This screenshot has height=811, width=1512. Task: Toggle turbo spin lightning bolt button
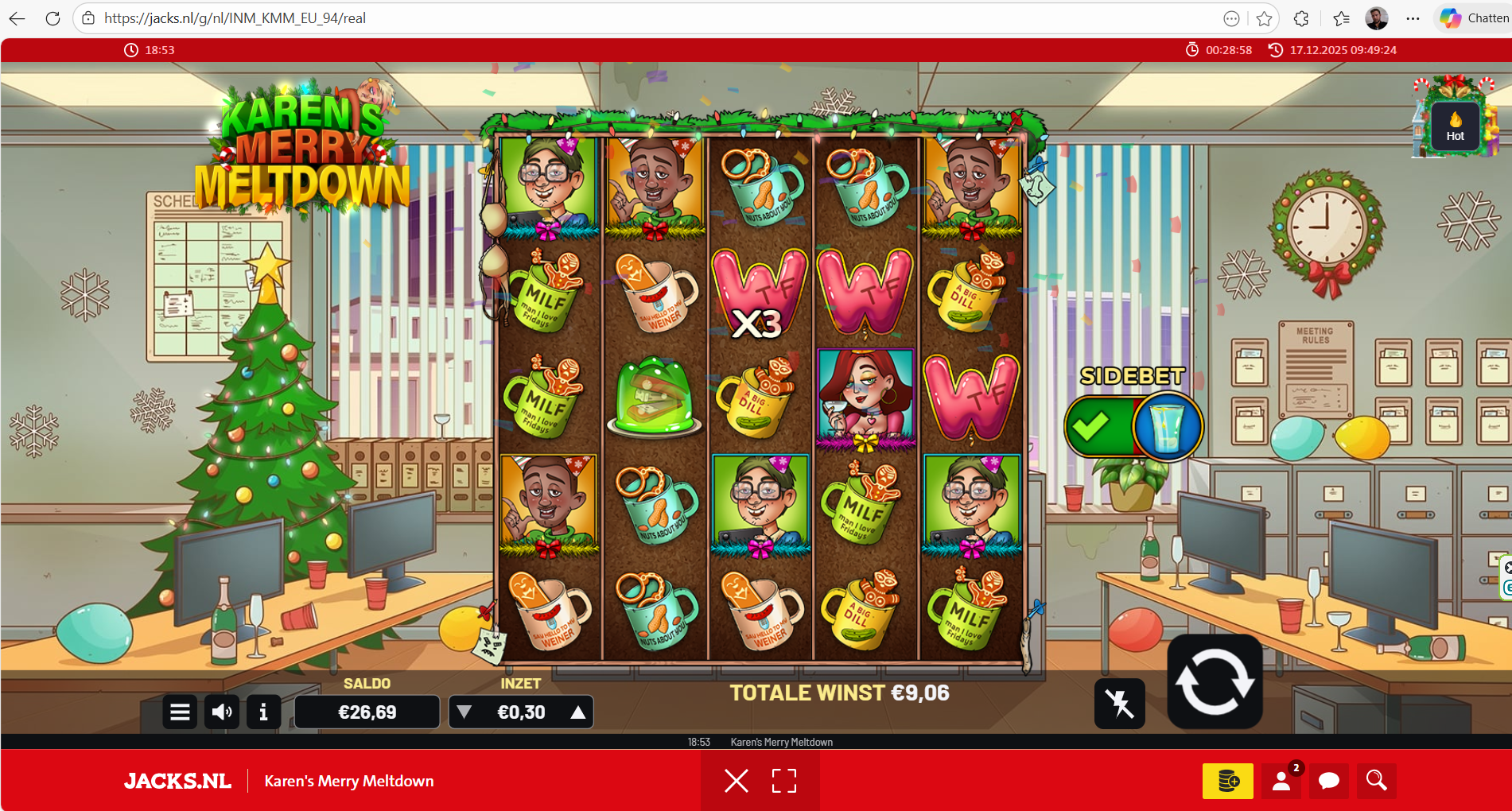coord(1119,704)
